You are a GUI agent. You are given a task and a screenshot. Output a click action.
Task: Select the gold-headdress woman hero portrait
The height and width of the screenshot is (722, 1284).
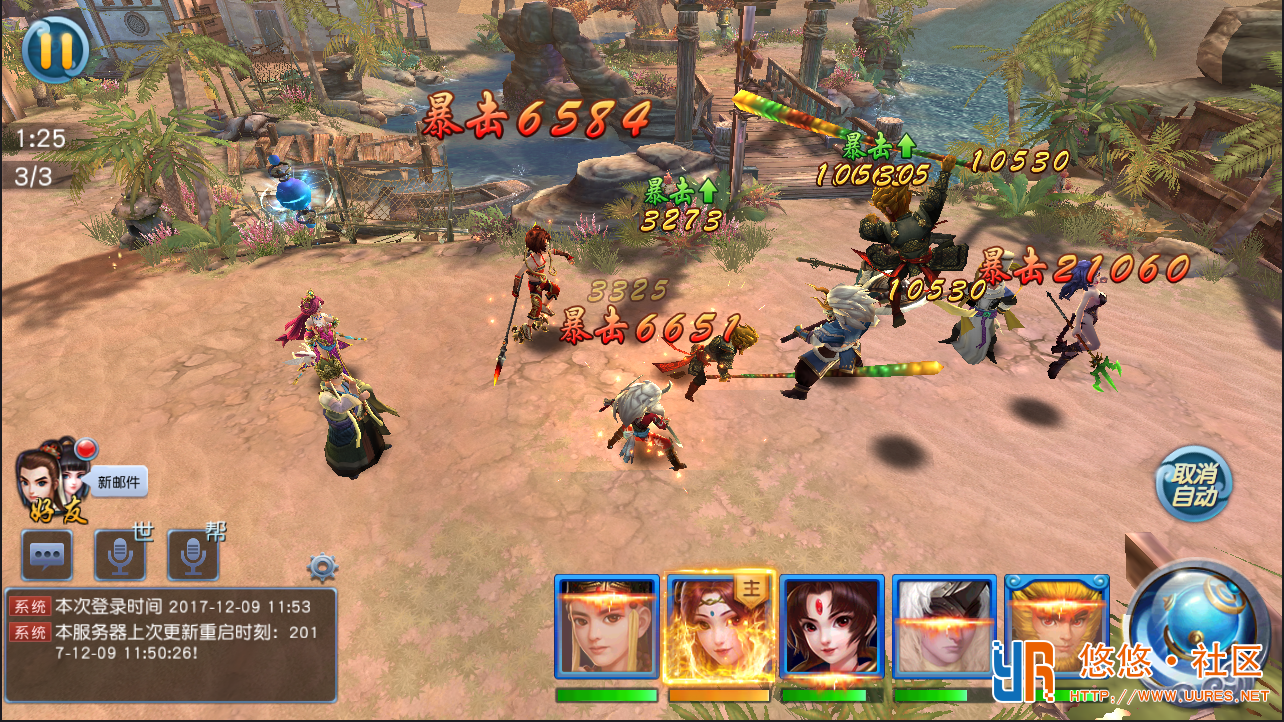click(x=607, y=627)
